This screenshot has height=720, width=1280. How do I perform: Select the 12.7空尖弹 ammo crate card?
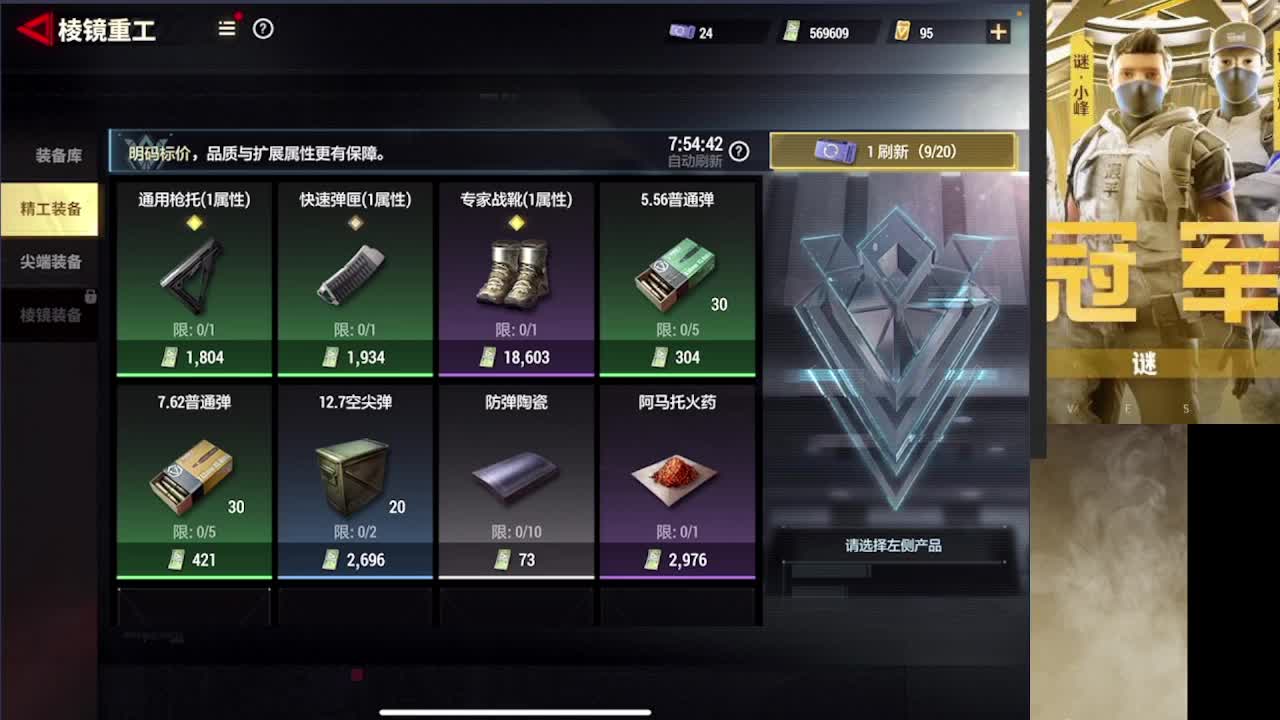tap(355, 480)
